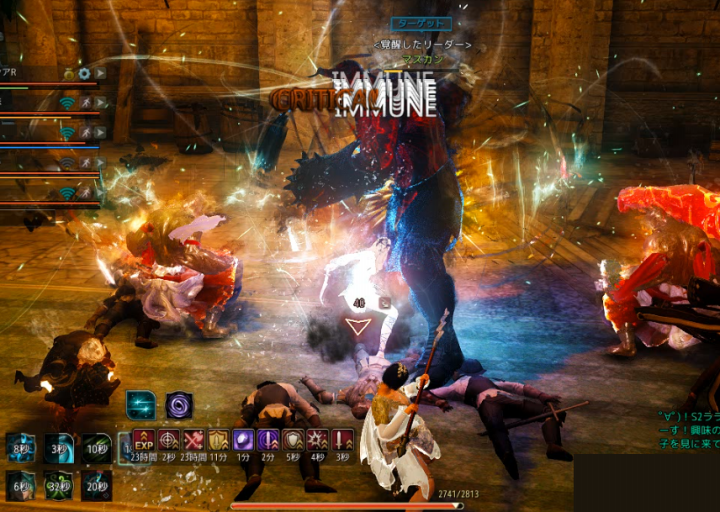Select the skill showing 6秒 cooldown
720x512 pixels.
21,485
